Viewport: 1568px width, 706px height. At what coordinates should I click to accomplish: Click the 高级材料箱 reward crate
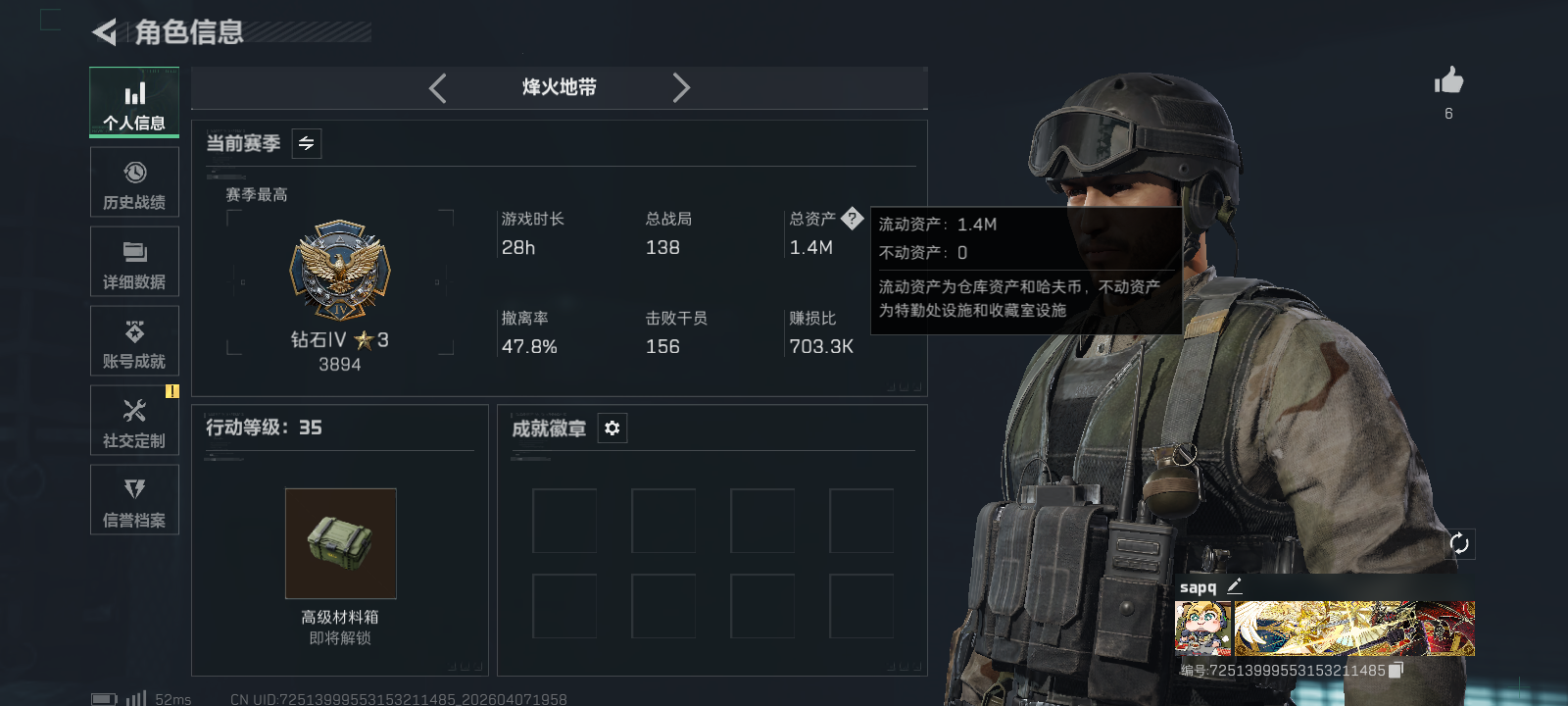tap(341, 544)
